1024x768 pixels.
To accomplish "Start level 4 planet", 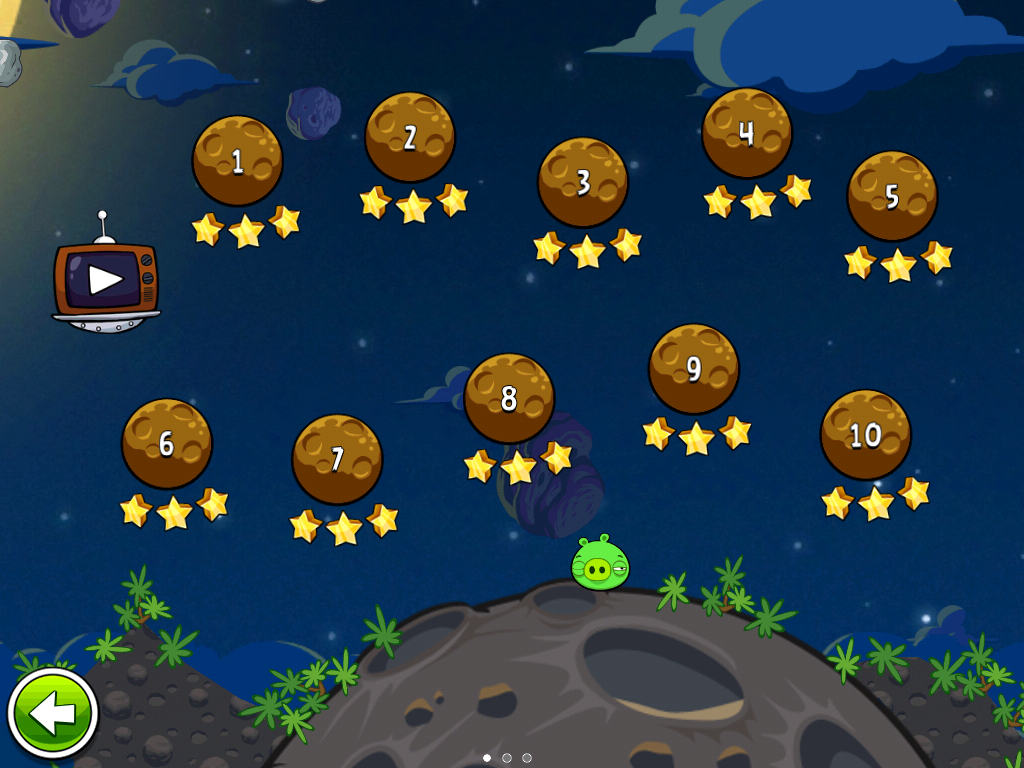I will coord(746,133).
